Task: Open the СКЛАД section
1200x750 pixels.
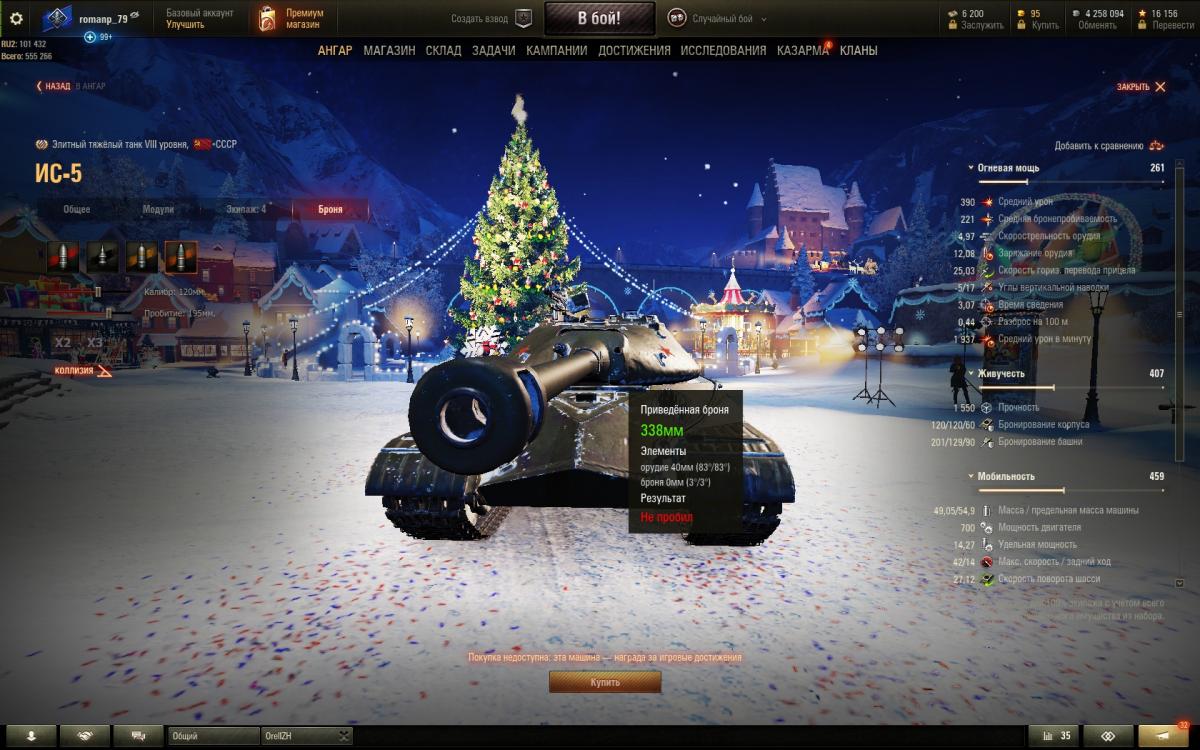Action: click(443, 51)
